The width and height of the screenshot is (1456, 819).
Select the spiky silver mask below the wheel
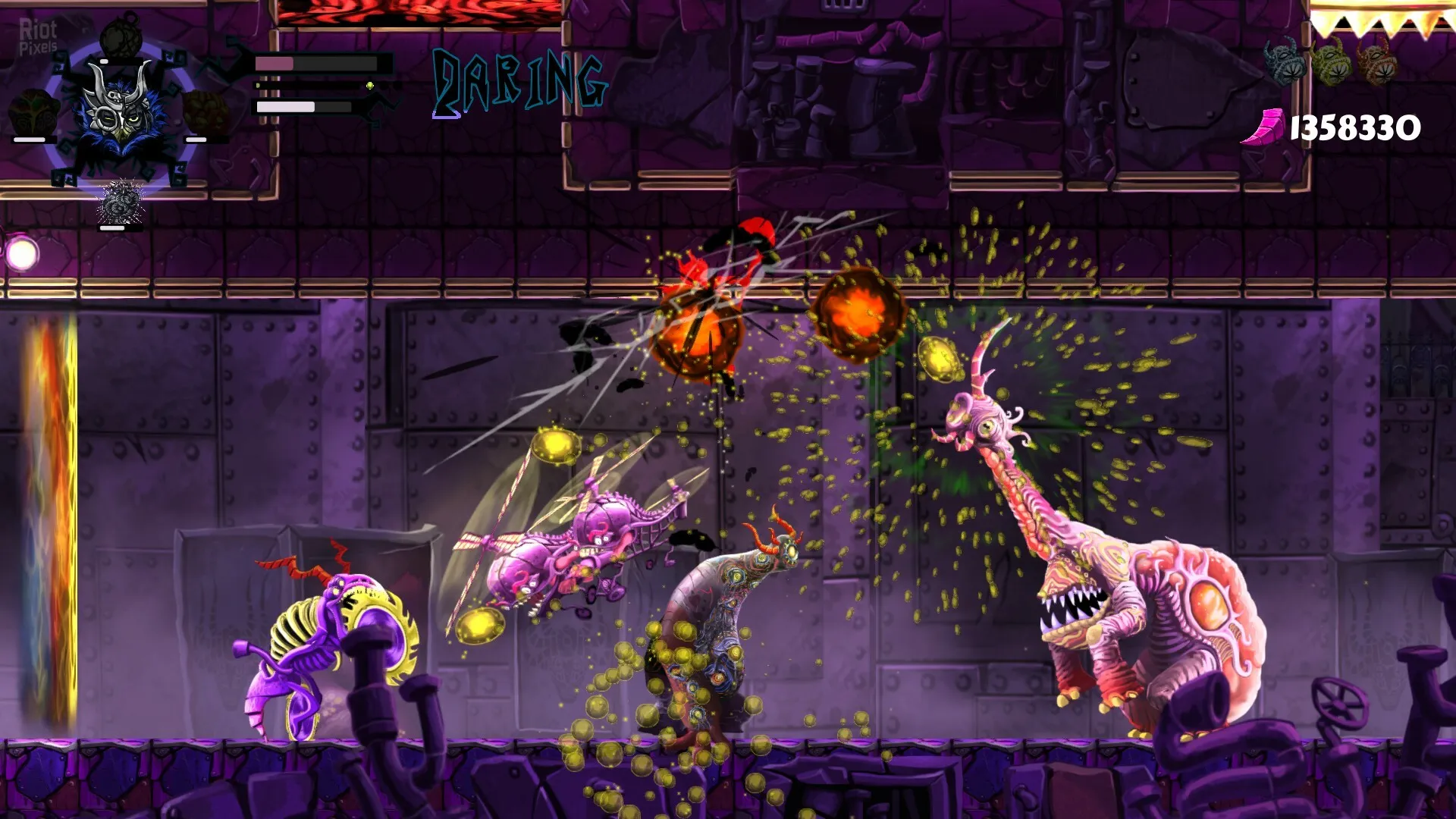tap(120, 202)
